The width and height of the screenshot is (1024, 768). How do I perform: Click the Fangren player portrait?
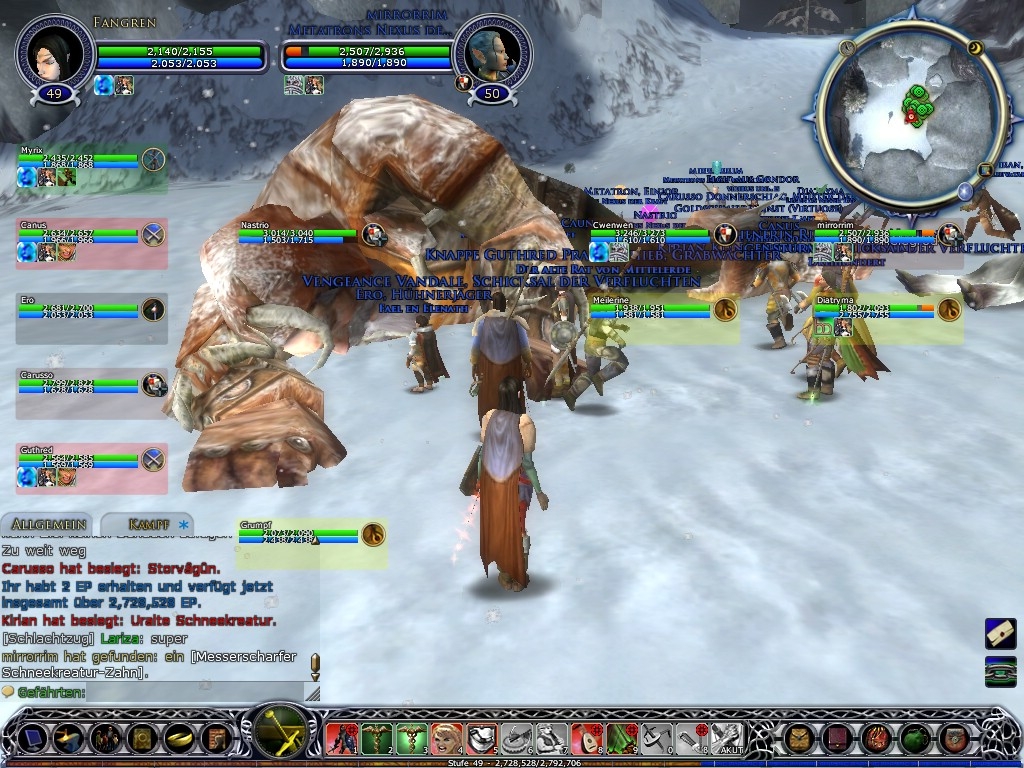pos(55,53)
